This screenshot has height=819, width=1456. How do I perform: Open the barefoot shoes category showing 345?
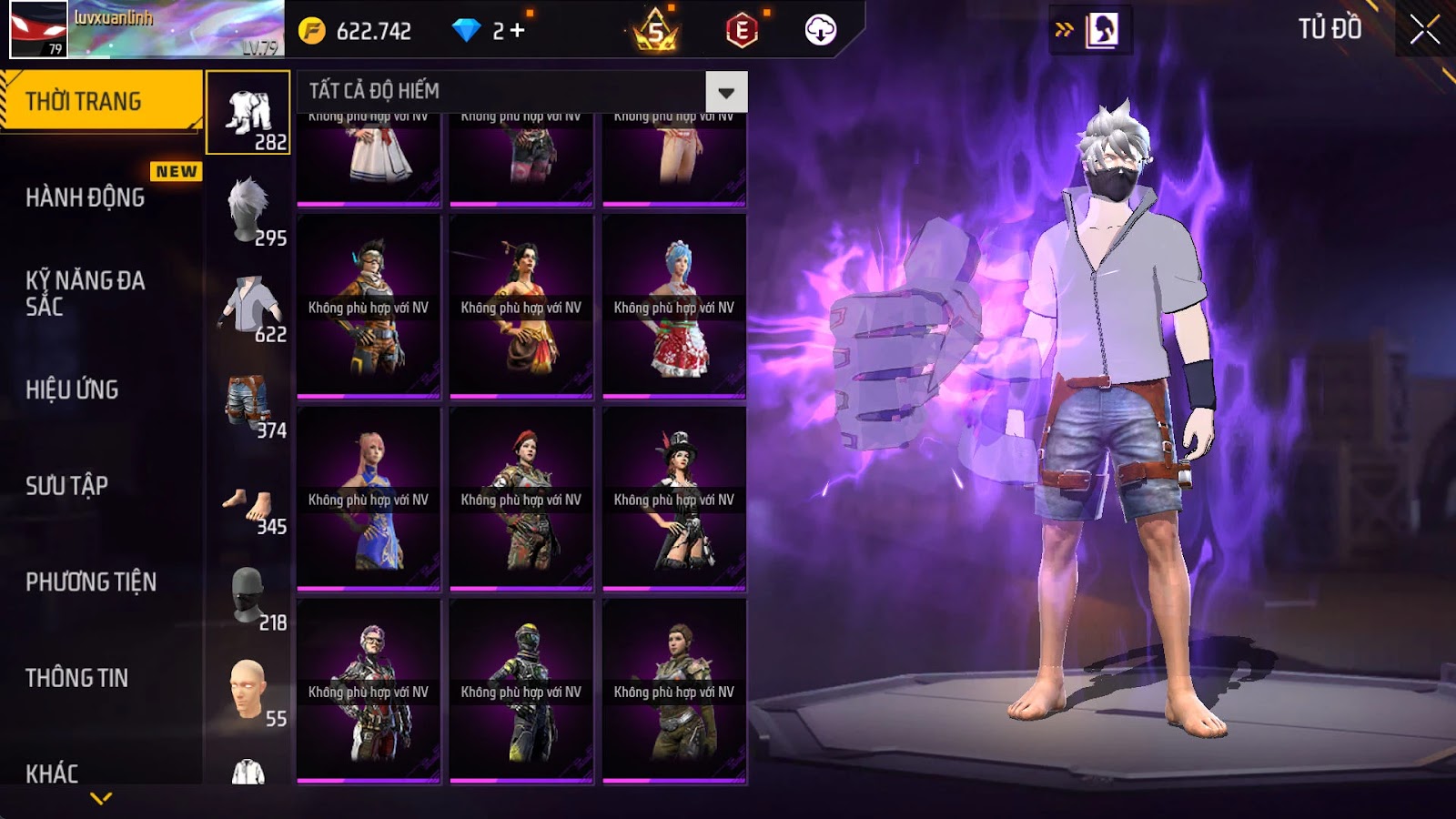248,500
